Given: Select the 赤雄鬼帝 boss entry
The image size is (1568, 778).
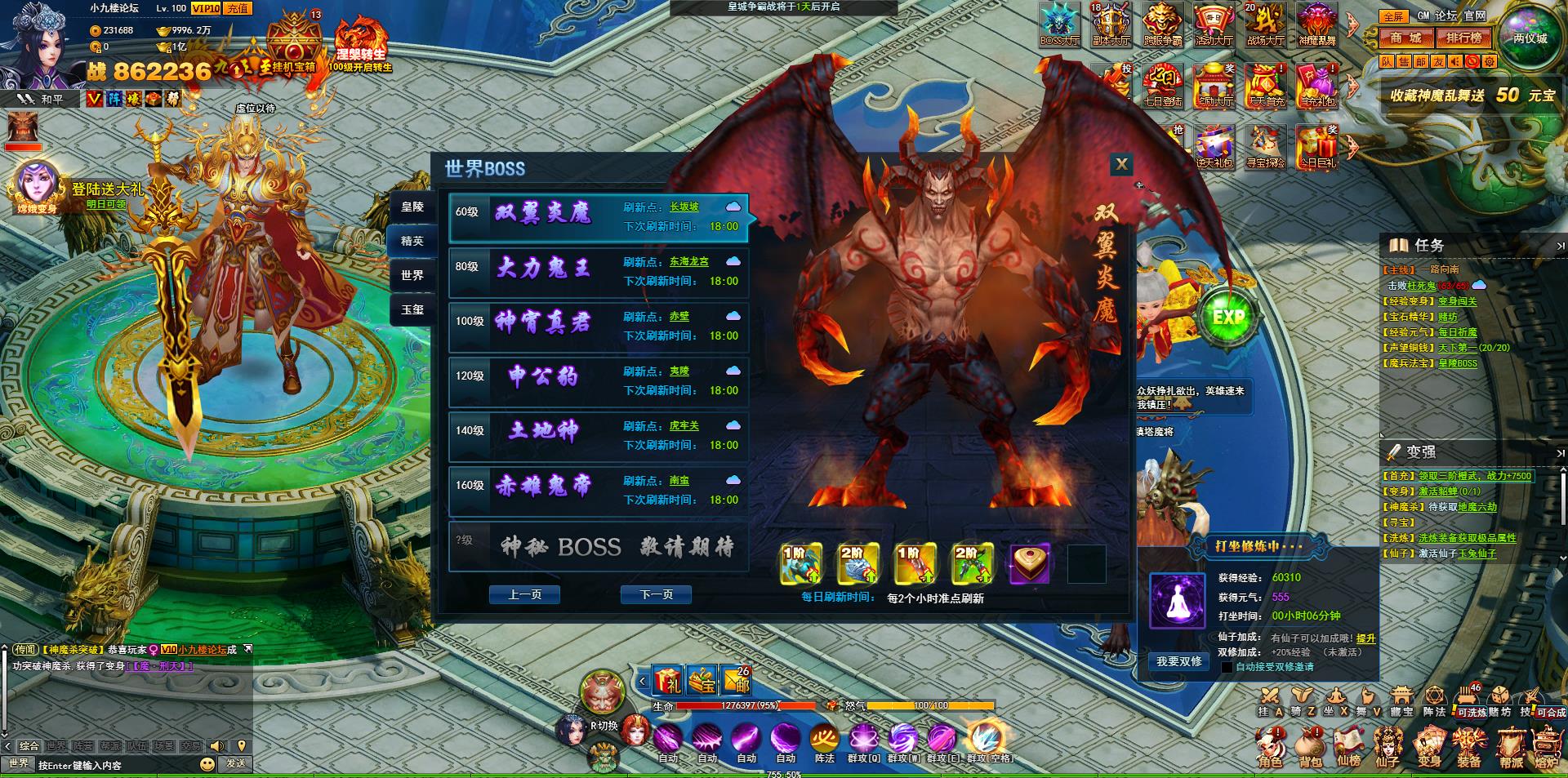Looking at the screenshot, I should click(x=598, y=491).
